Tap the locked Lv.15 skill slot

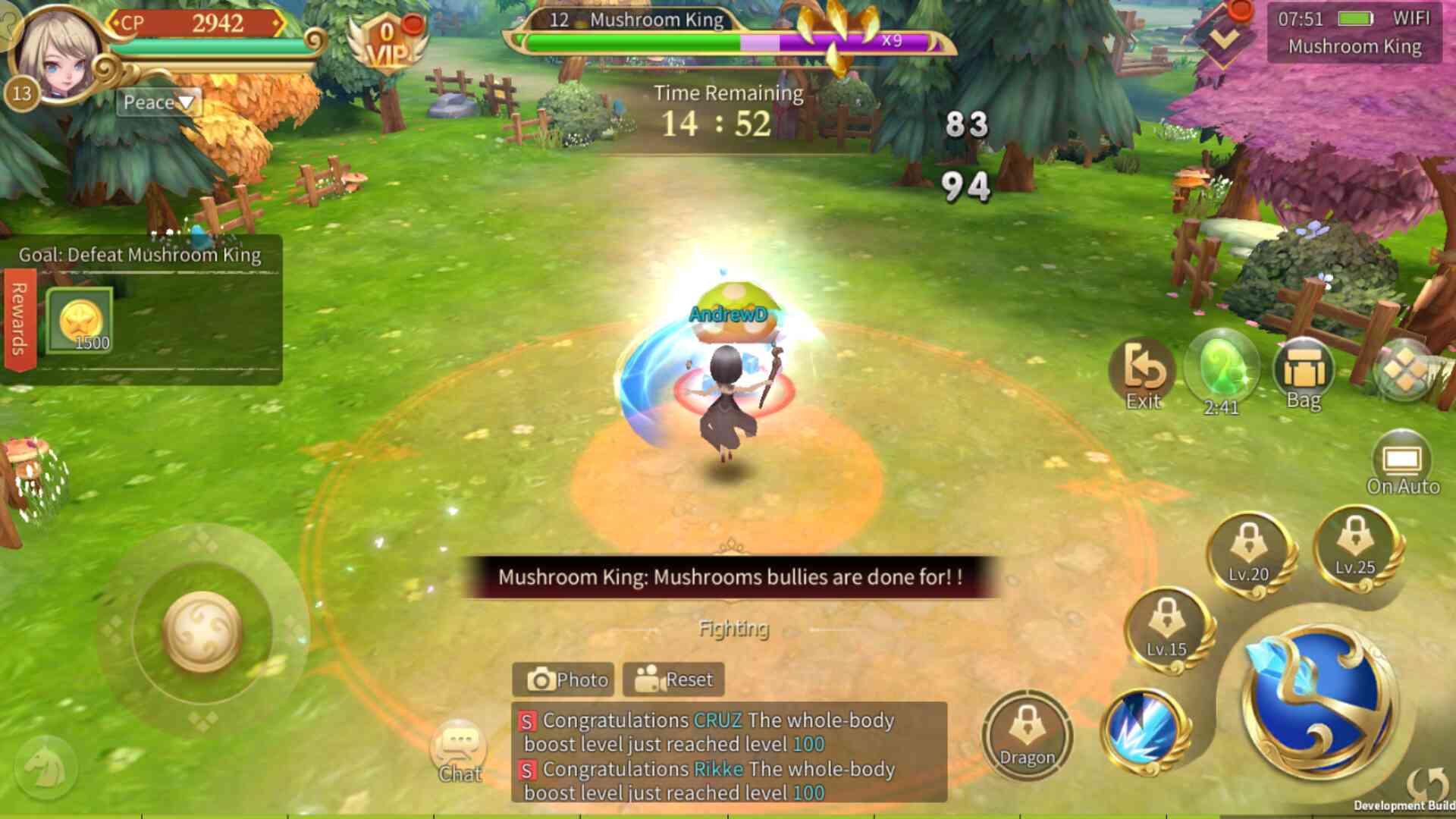coord(1166,629)
